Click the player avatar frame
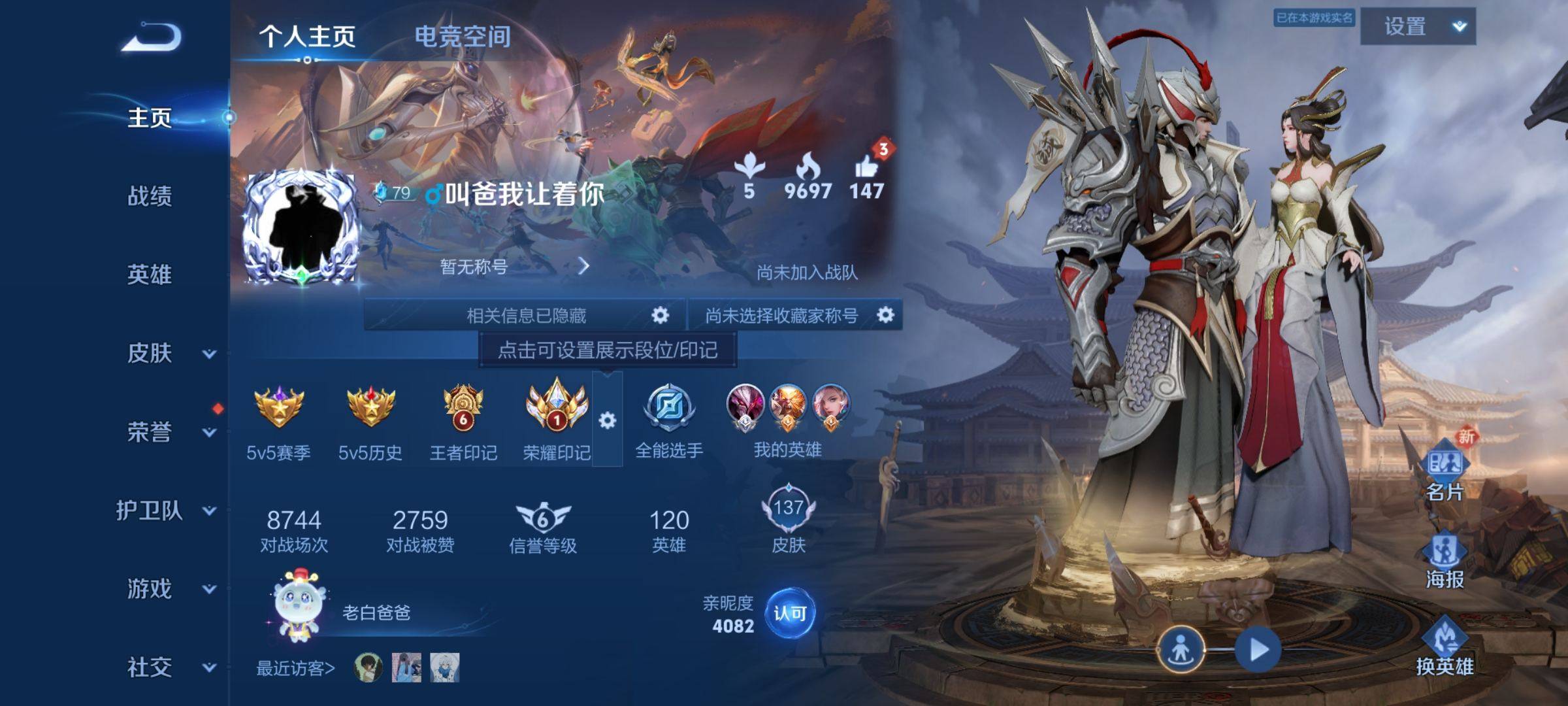This screenshot has height=706, width=1568. (301, 226)
